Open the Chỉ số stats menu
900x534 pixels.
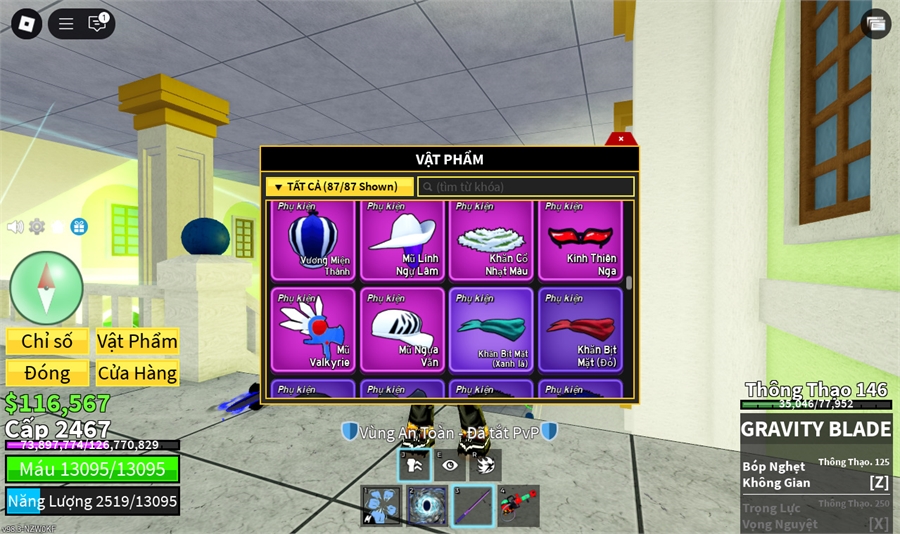click(x=47, y=341)
